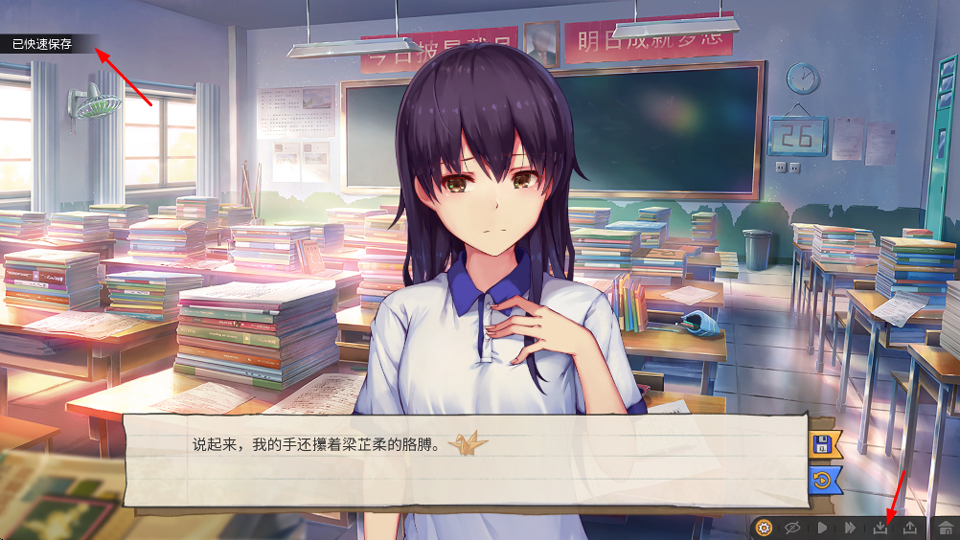Image resolution: width=960 pixels, height=540 pixels.
Task: Open the replay history with the blue flag button
Action: (x=823, y=479)
